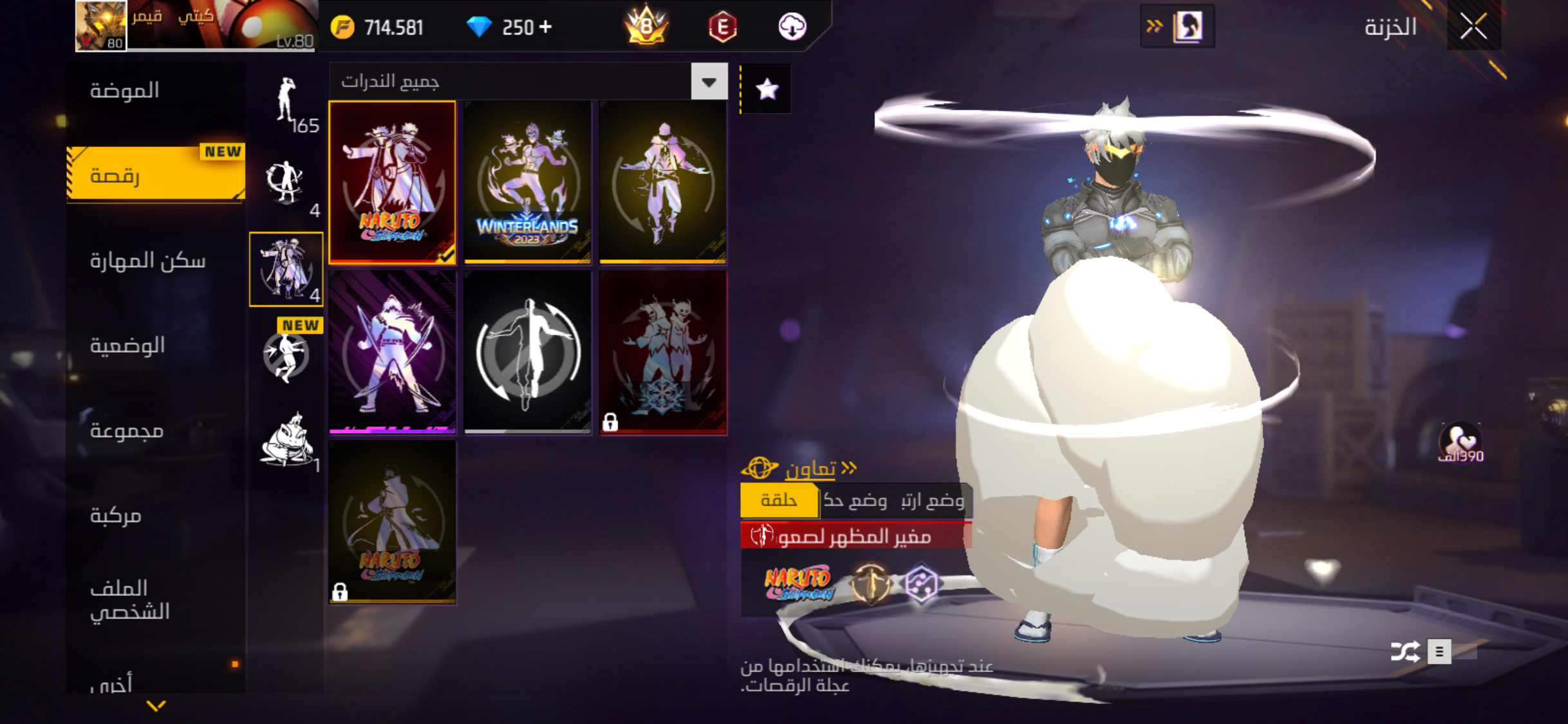Select the purple dual-blade emote card
The width and height of the screenshot is (1568, 724).
point(392,352)
